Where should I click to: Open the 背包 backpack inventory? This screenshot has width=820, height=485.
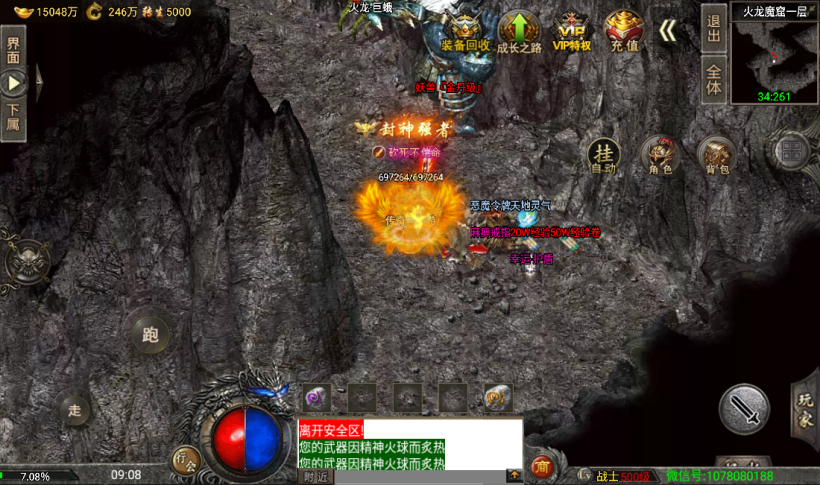coord(716,155)
